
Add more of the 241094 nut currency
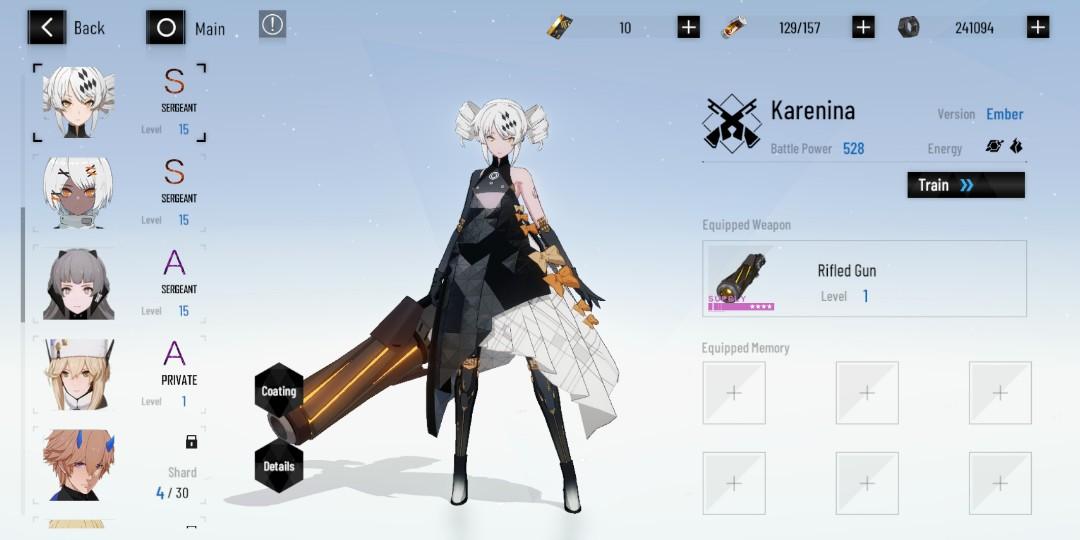pyautogui.click(x=1038, y=27)
